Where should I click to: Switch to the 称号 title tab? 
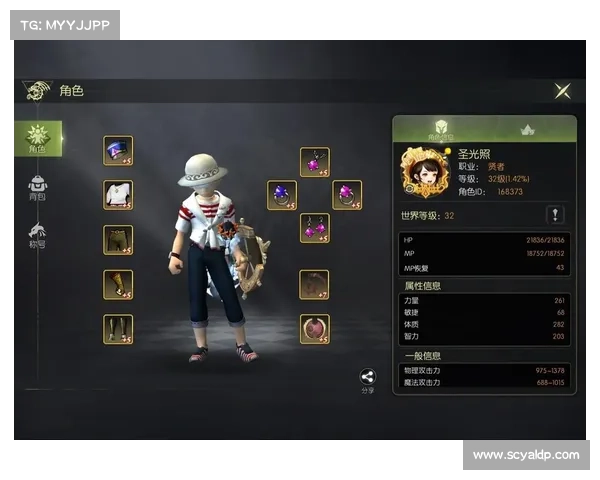(x=38, y=236)
